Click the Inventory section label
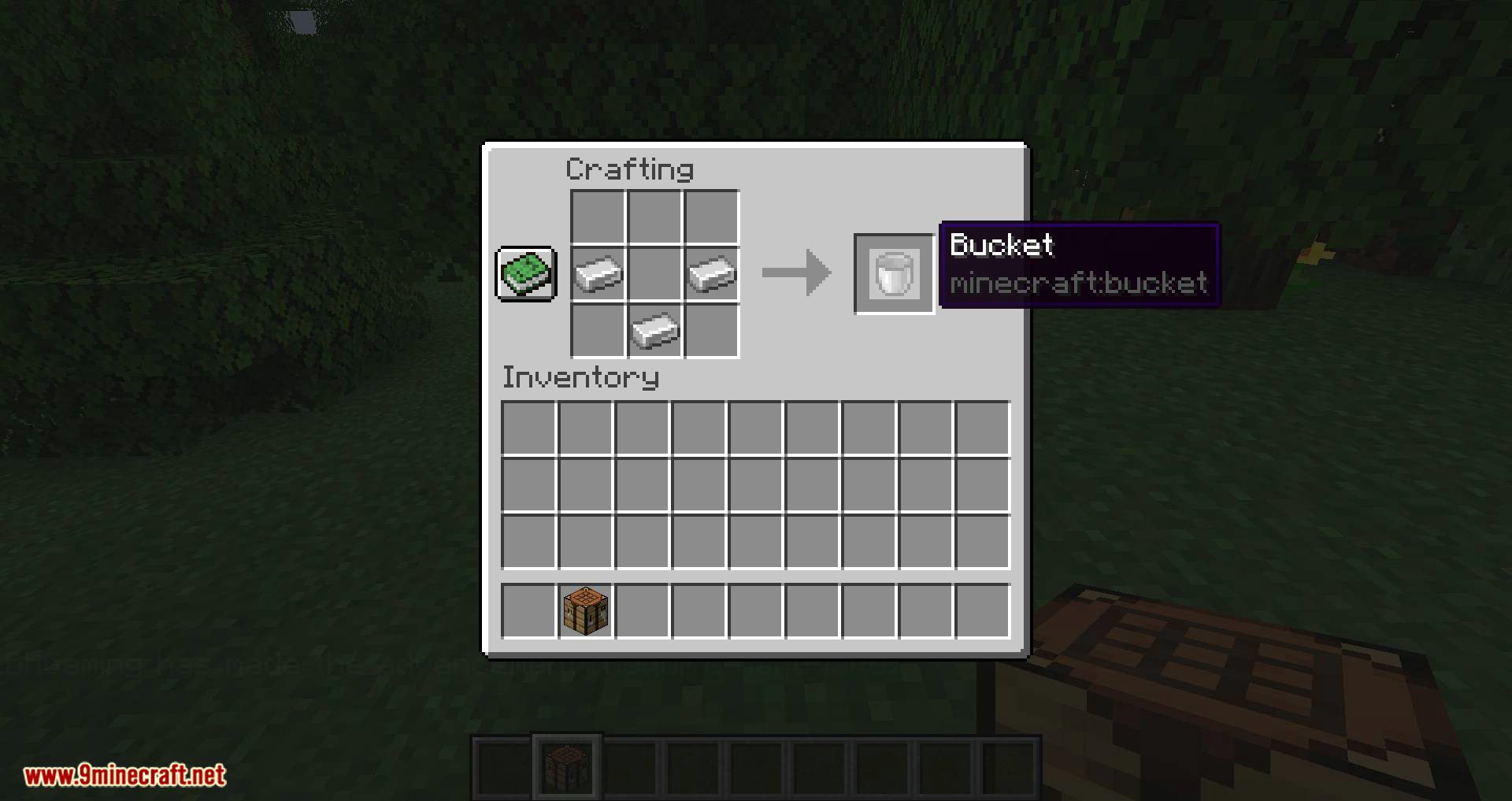Screen dimensions: 1512x801 pyautogui.click(x=580, y=377)
